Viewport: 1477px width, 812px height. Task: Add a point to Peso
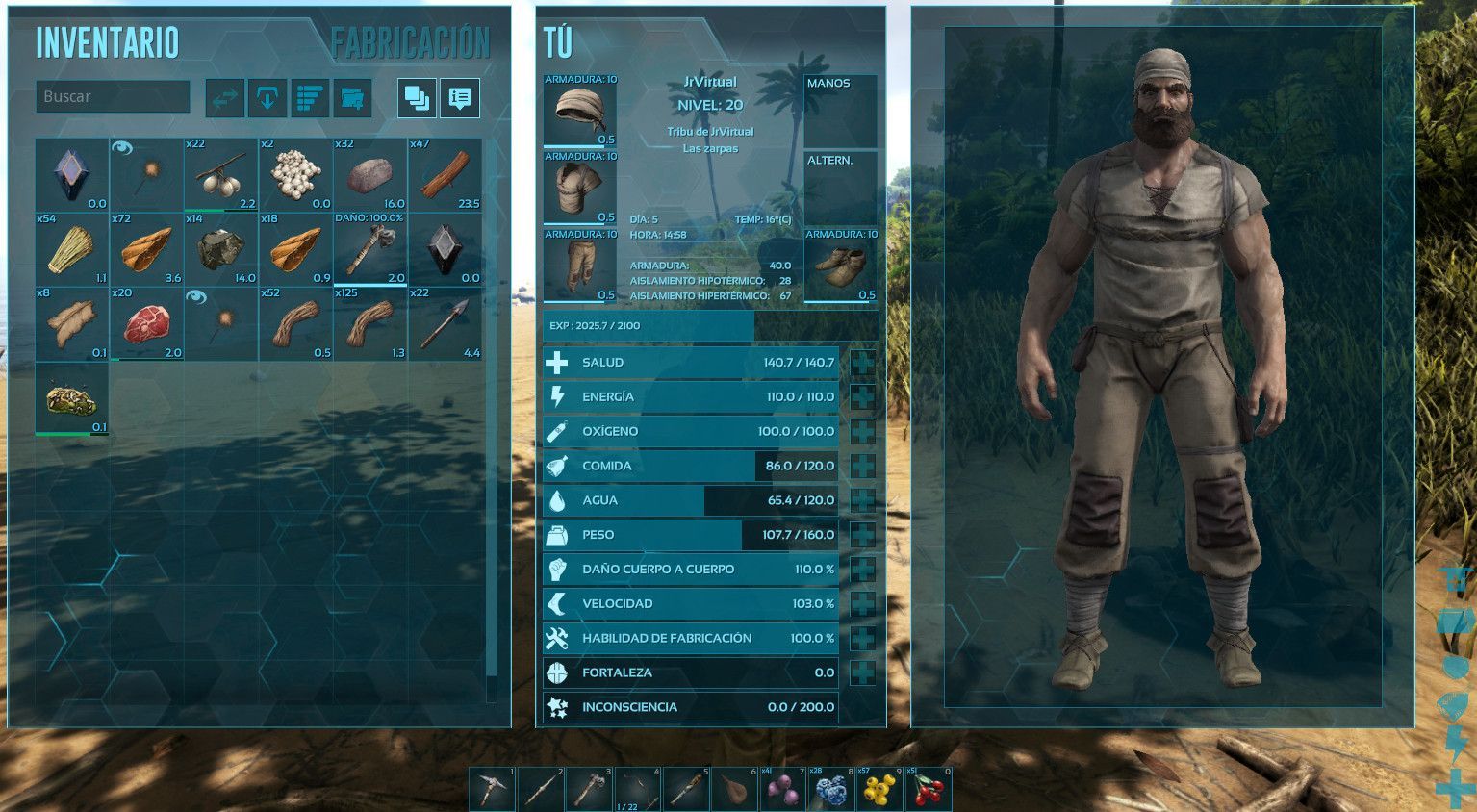click(x=863, y=535)
